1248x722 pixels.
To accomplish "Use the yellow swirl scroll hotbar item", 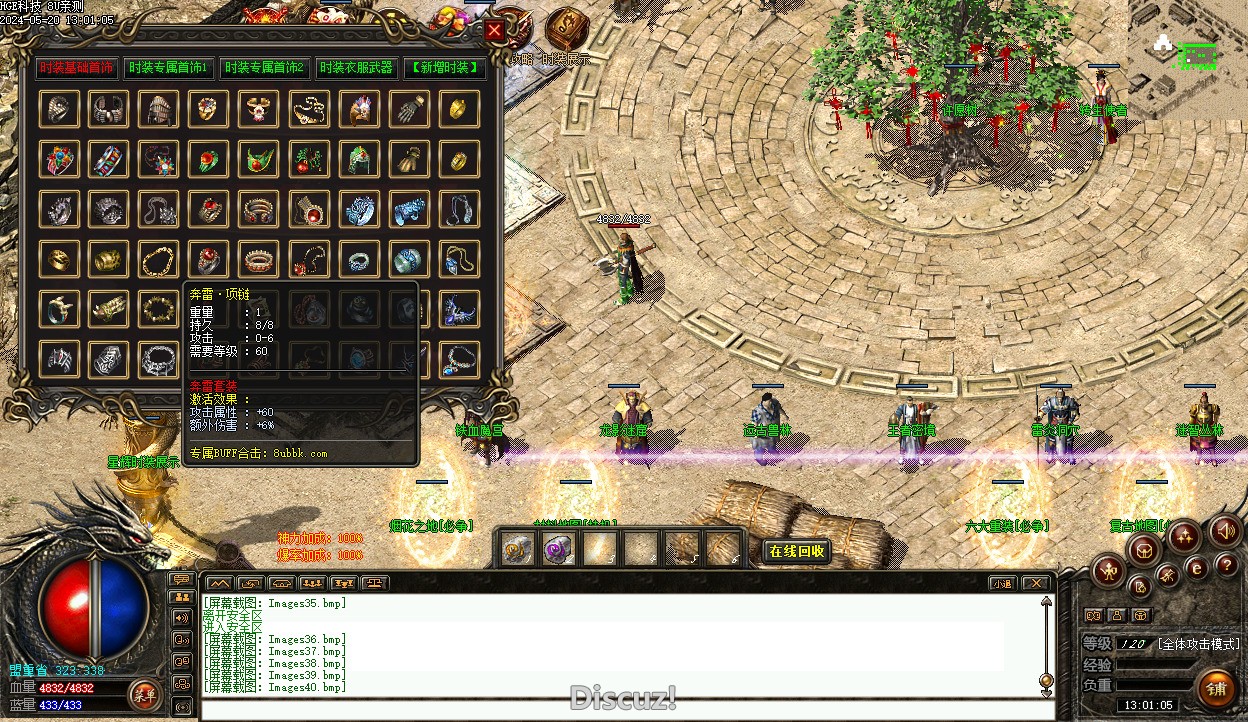I will click(x=517, y=549).
